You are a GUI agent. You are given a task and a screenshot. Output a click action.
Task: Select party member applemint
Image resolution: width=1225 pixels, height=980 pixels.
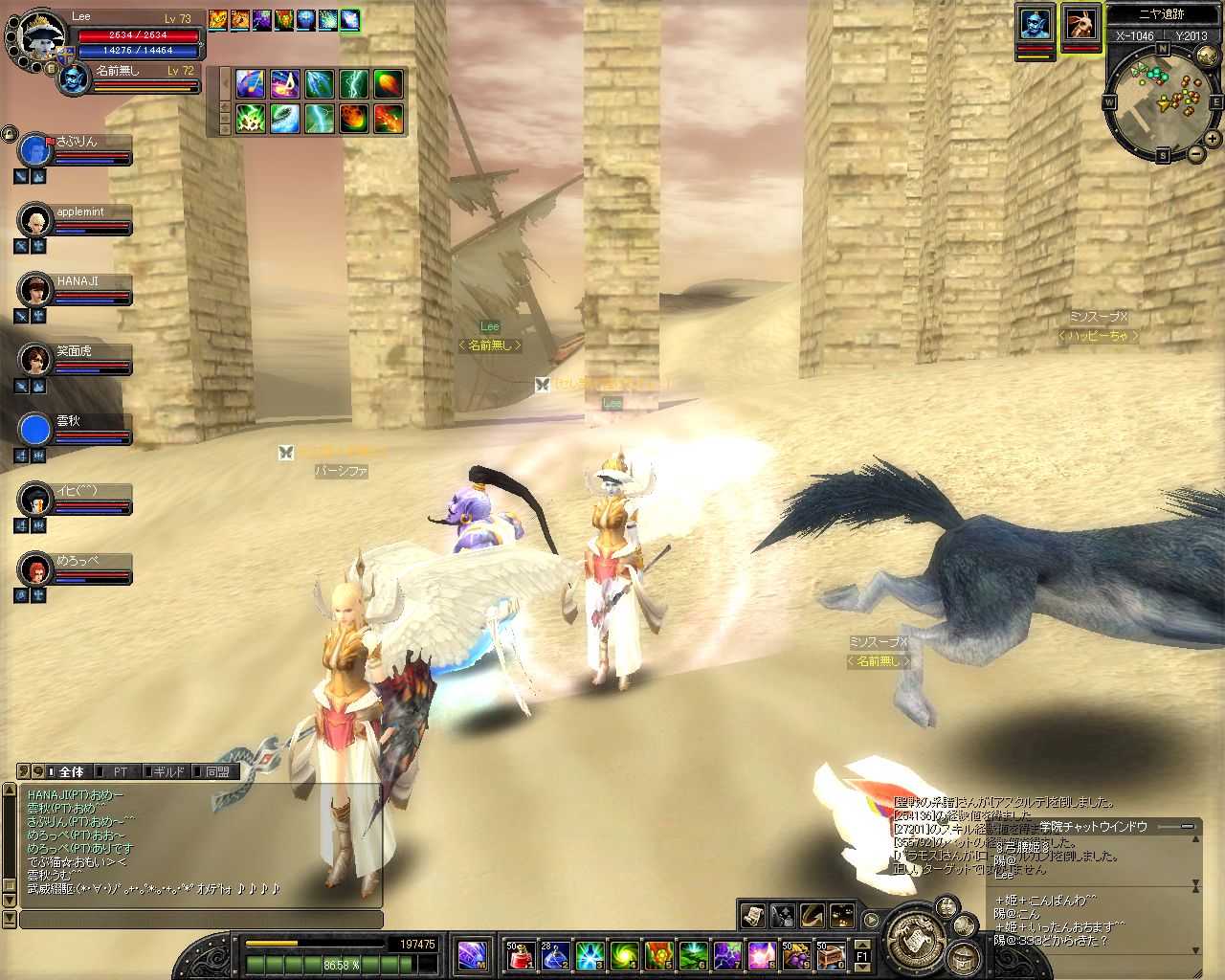point(35,220)
